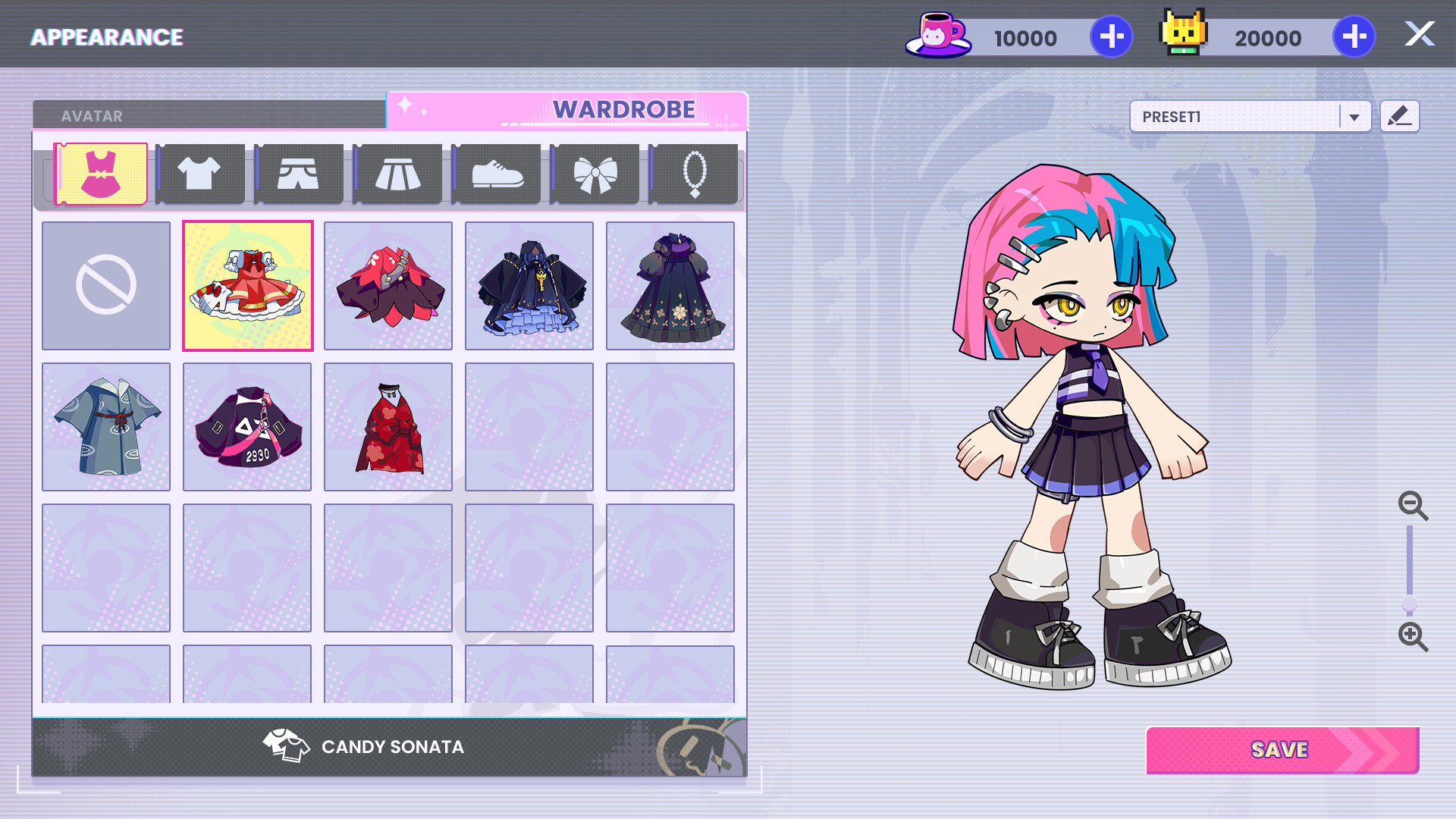The height and width of the screenshot is (819, 1456).
Task: Open the PRESET1 dropdown
Action: tap(1249, 116)
